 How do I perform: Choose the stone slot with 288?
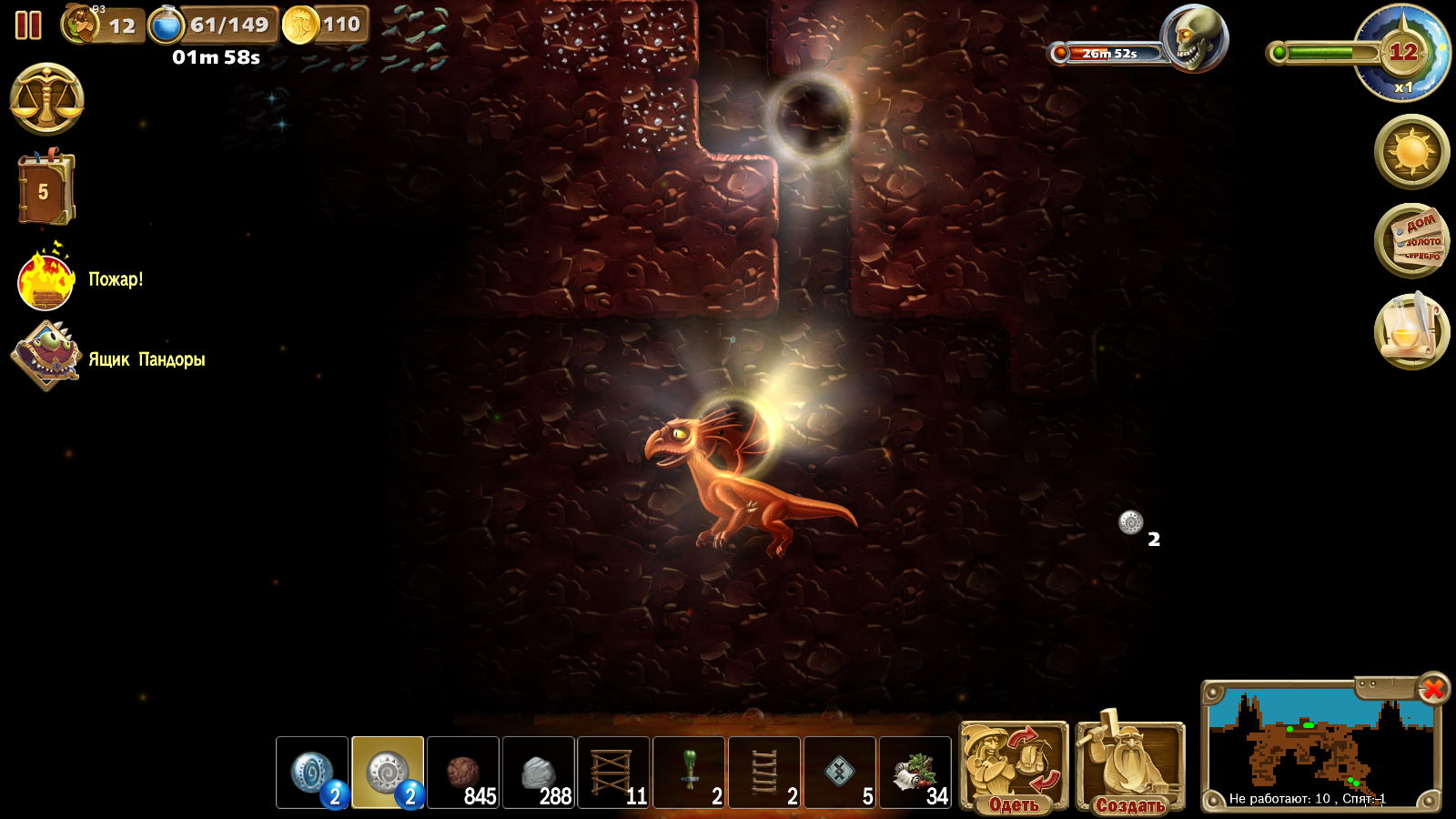(539, 773)
